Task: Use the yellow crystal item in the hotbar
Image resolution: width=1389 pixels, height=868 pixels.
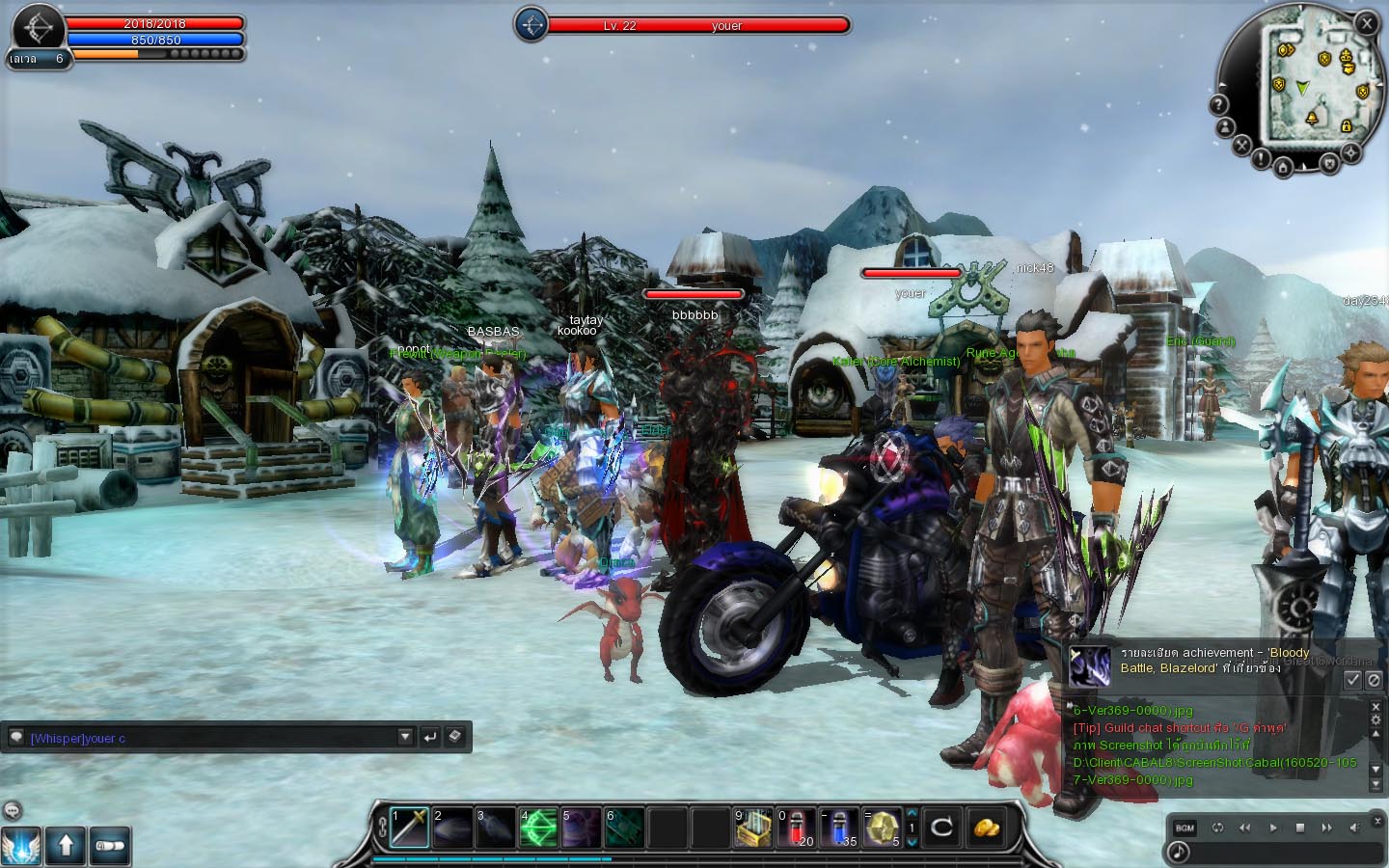Action: [x=882, y=827]
